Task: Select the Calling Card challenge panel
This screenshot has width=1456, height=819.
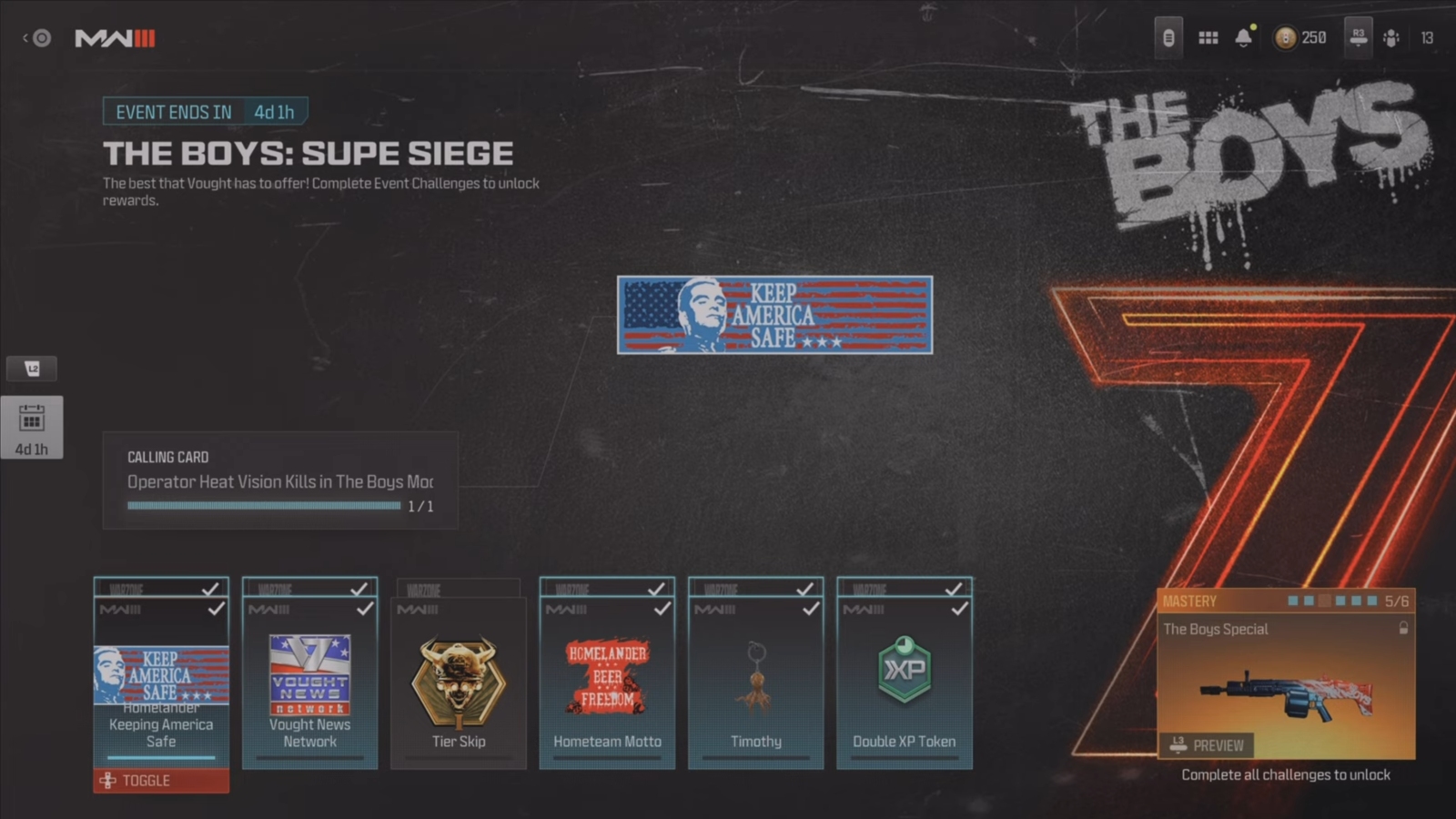Action: point(280,480)
